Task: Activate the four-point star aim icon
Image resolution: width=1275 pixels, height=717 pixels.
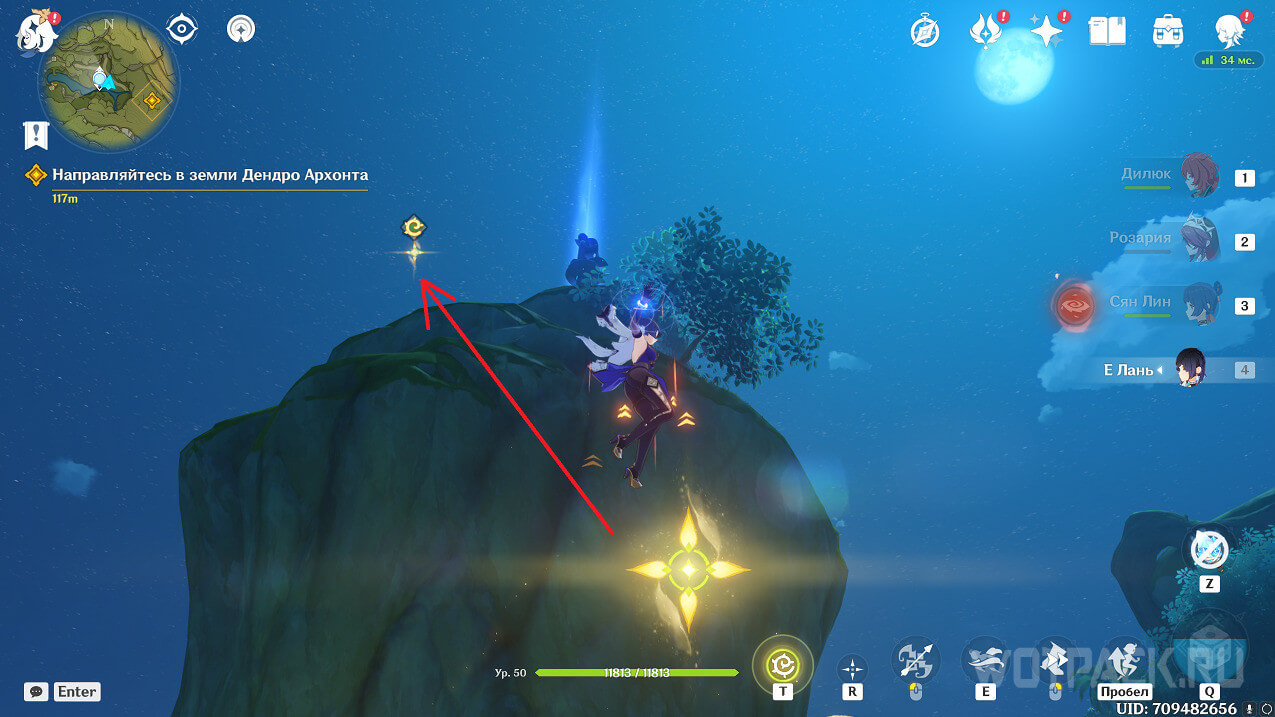Action: (852, 667)
